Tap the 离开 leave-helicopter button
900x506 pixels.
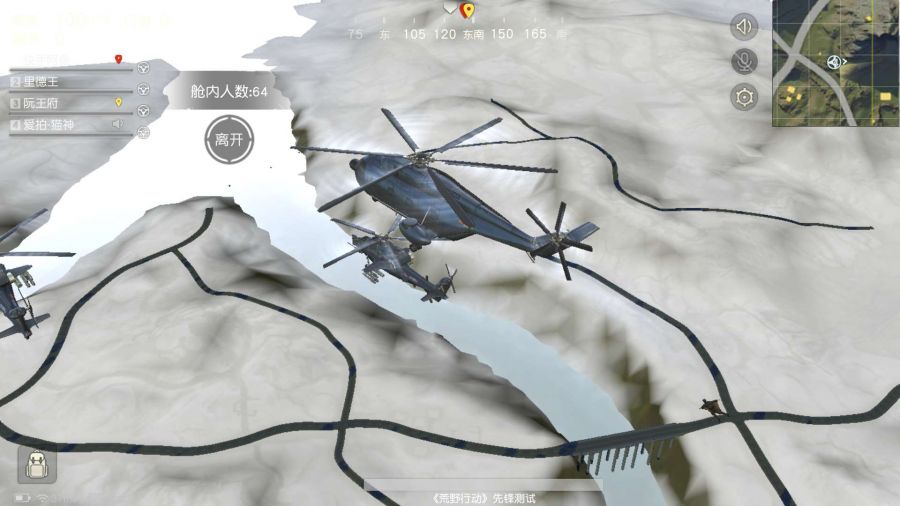[x=228, y=139]
